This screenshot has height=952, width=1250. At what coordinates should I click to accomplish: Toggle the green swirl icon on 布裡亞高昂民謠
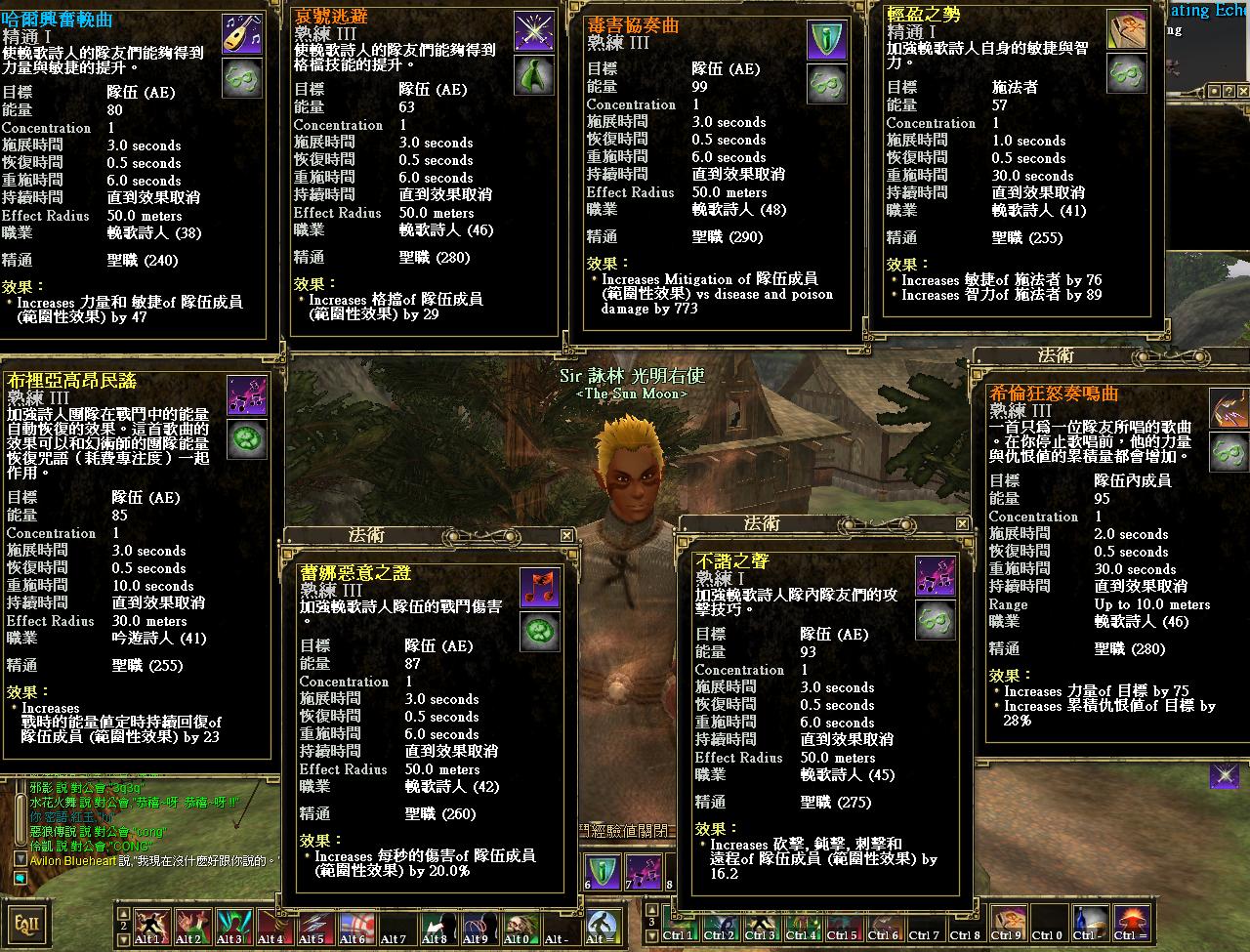246,439
